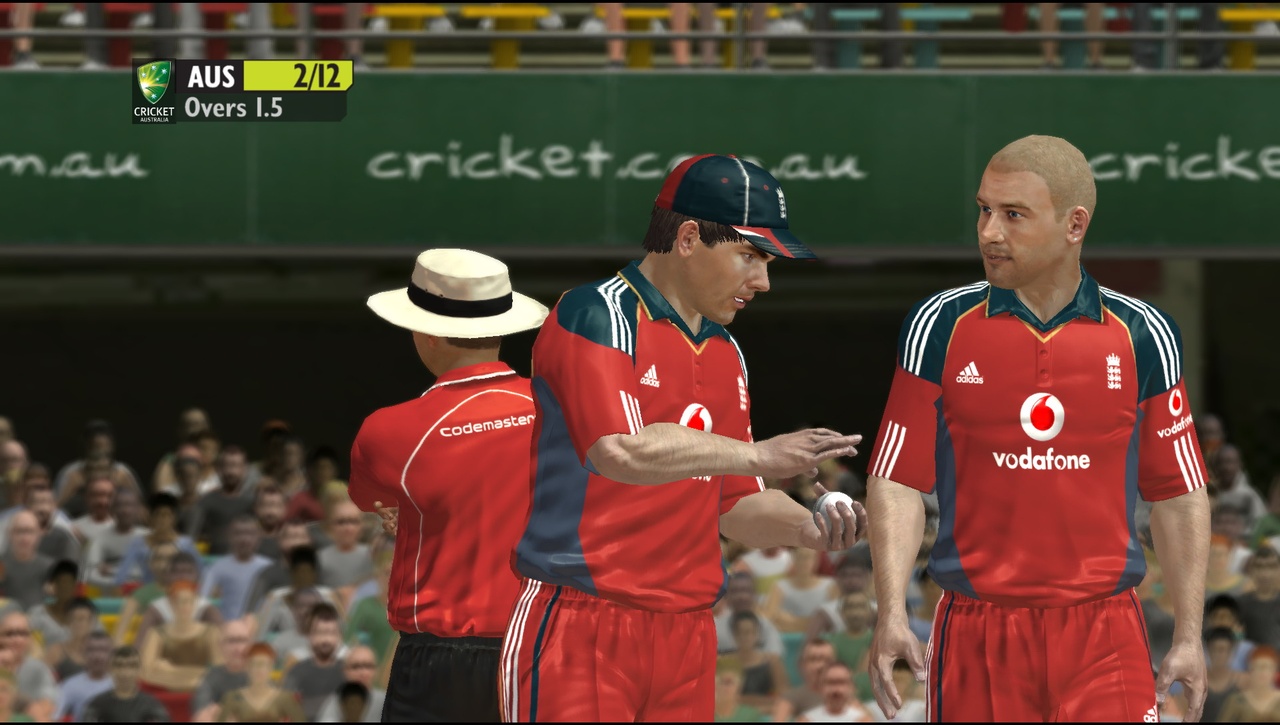This screenshot has width=1280, height=725.
Task: Select the adidas logo on the capped player's shirt
Action: pyautogui.click(x=650, y=375)
